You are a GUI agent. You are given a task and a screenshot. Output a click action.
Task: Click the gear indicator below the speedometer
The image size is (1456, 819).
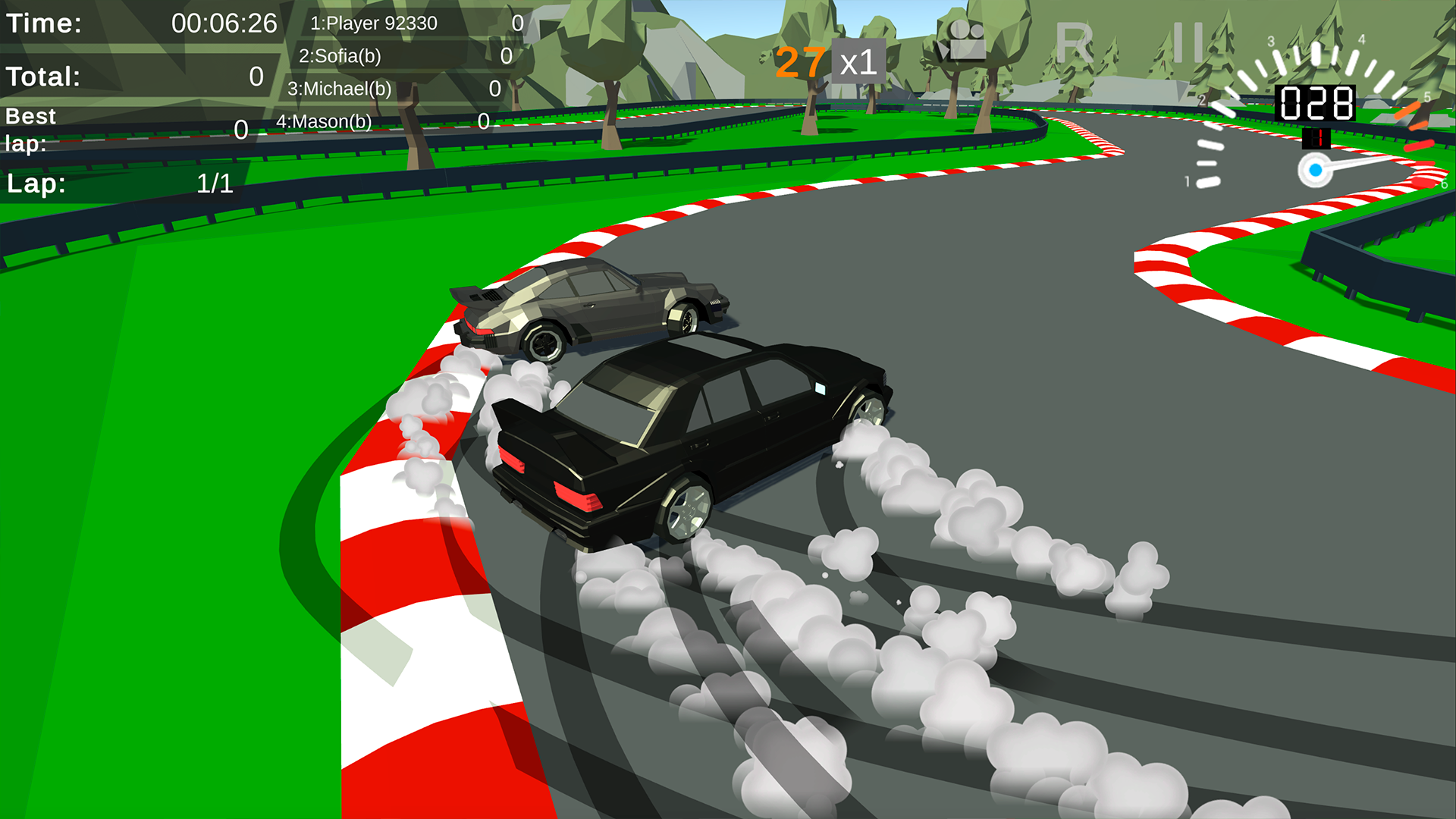1317,137
